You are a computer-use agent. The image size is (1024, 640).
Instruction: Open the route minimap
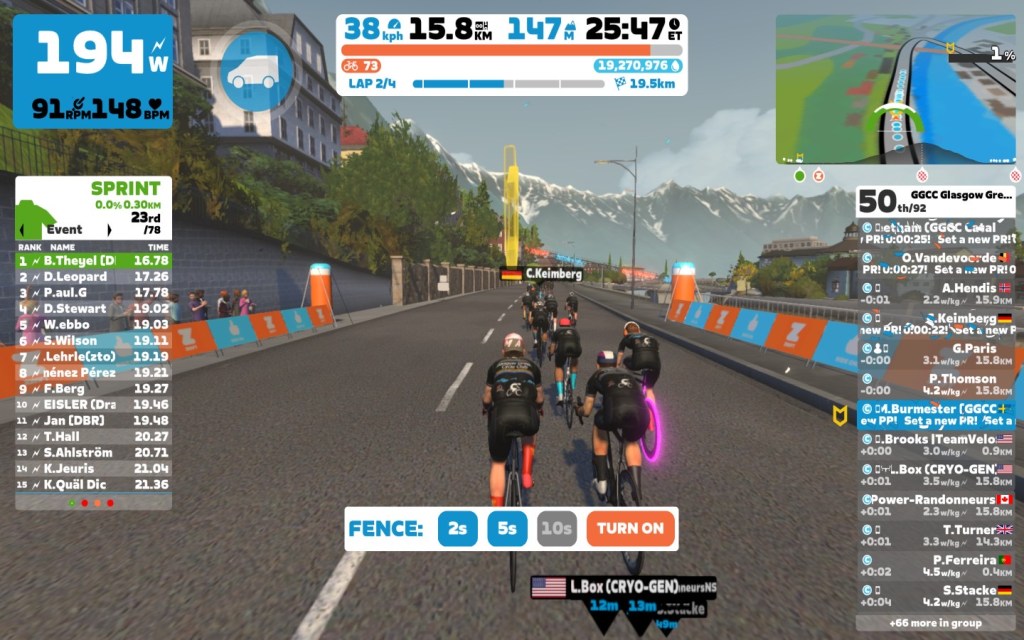(895, 89)
